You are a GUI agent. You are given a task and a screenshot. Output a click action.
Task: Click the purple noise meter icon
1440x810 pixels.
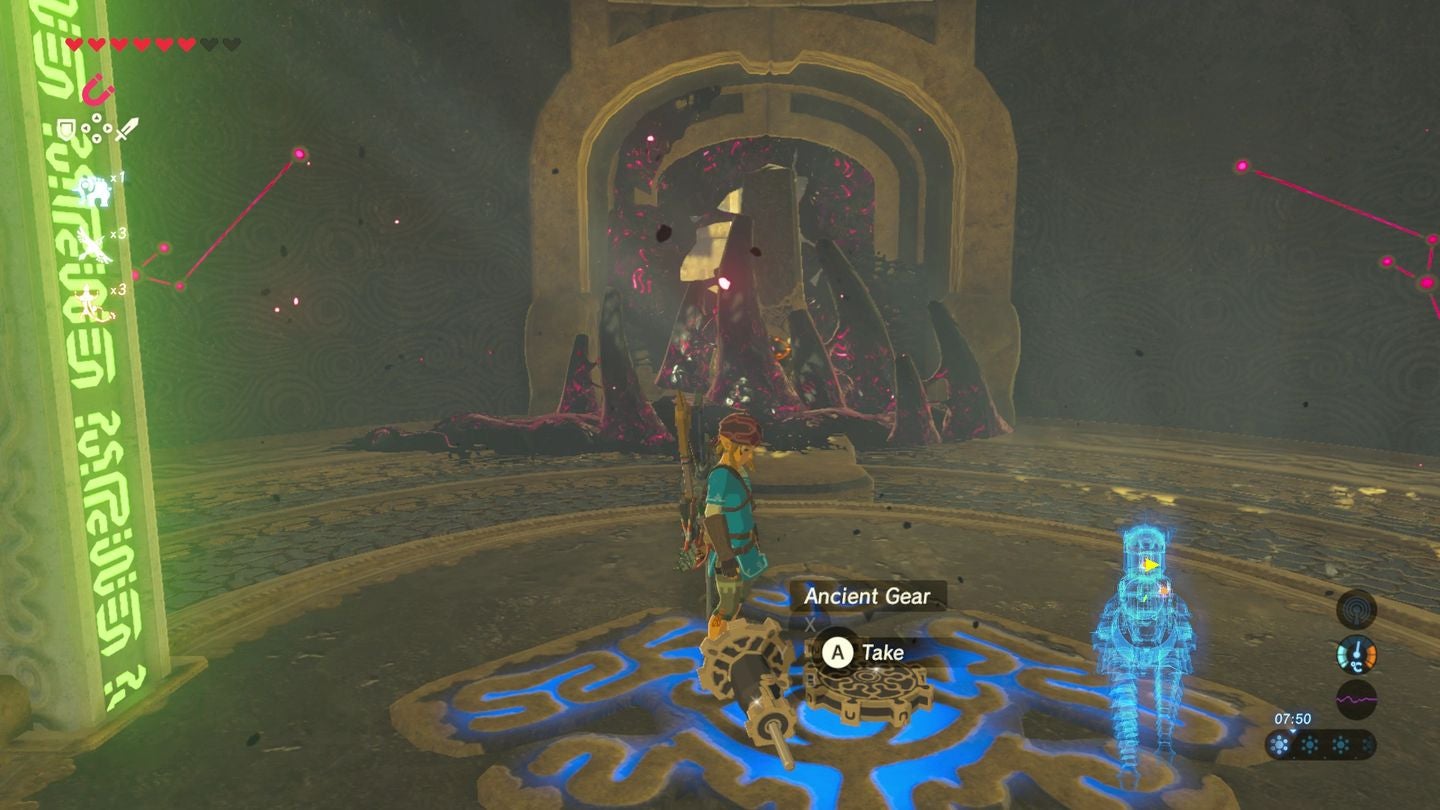click(1356, 699)
